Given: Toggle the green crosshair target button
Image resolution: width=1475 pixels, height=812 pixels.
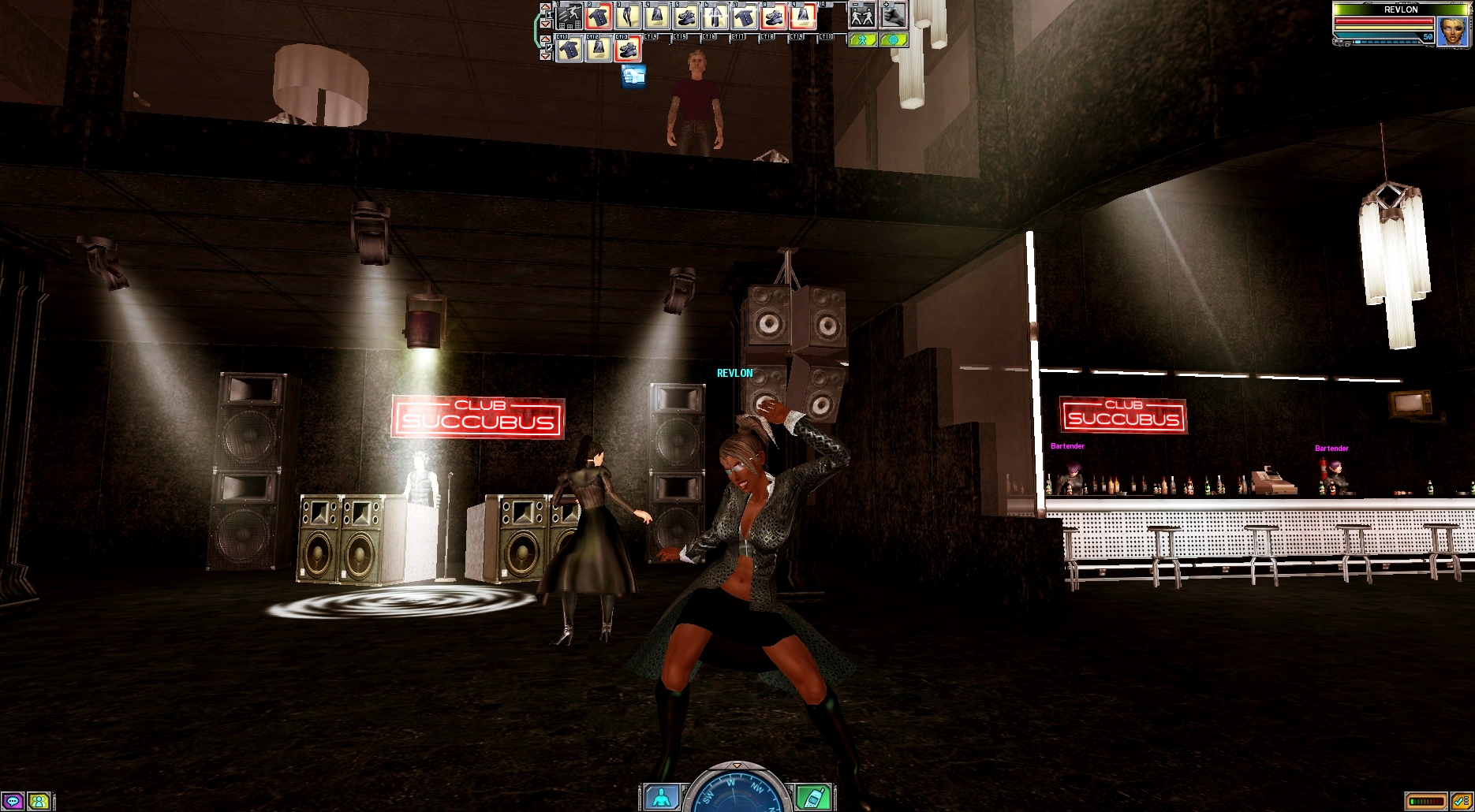Looking at the screenshot, I should (893, 39).
